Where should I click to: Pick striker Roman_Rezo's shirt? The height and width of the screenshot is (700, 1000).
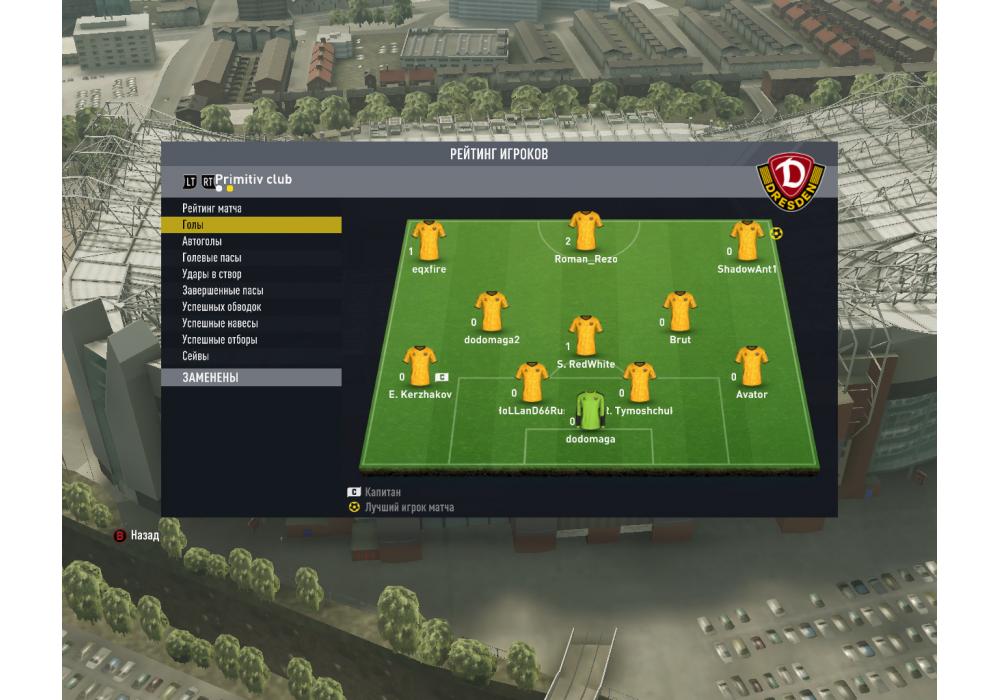[585, 231]
